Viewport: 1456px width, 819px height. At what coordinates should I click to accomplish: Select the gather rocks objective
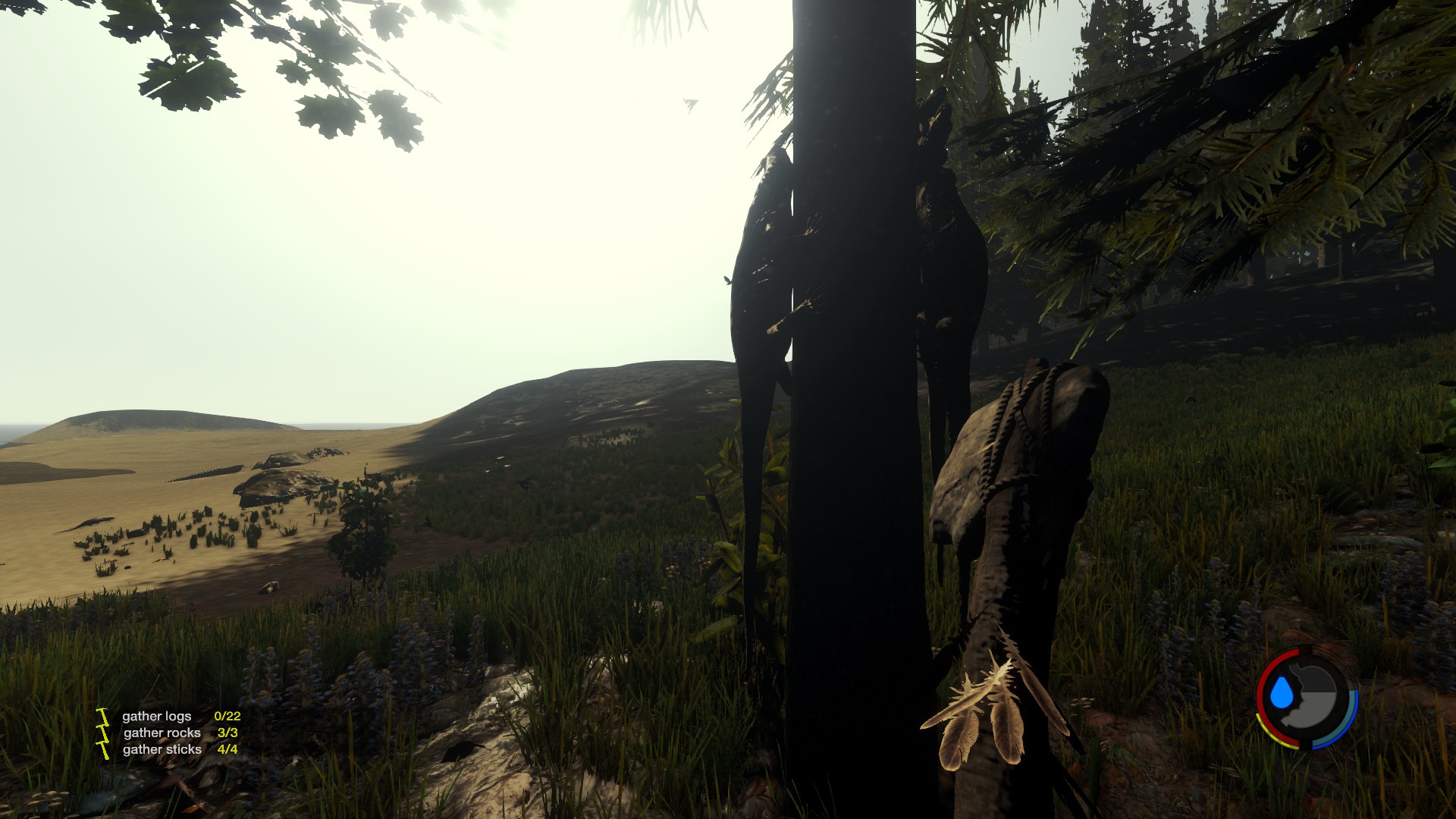pyautogui.click(x=162, y=733)
